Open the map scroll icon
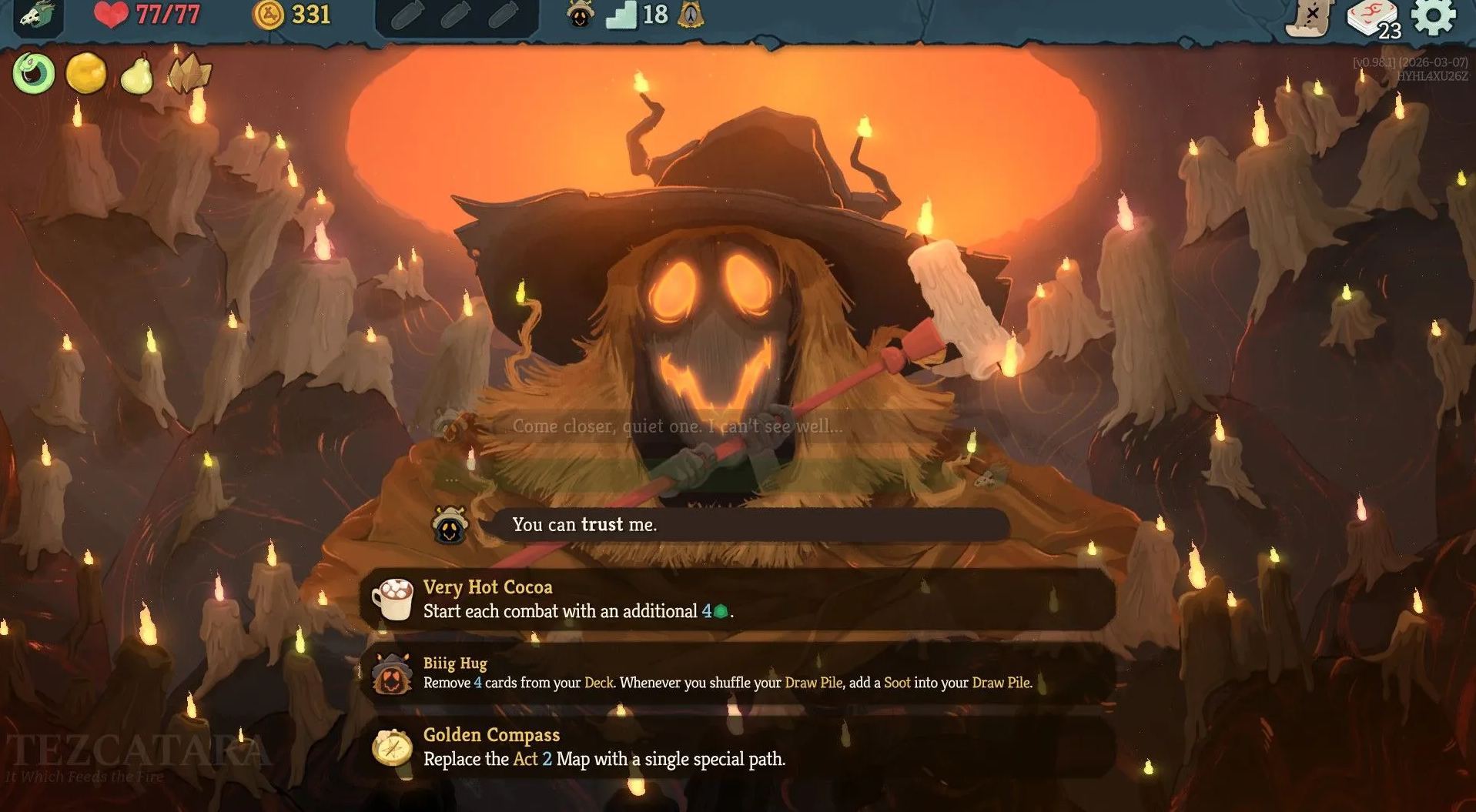 [x=1309, y=18]
